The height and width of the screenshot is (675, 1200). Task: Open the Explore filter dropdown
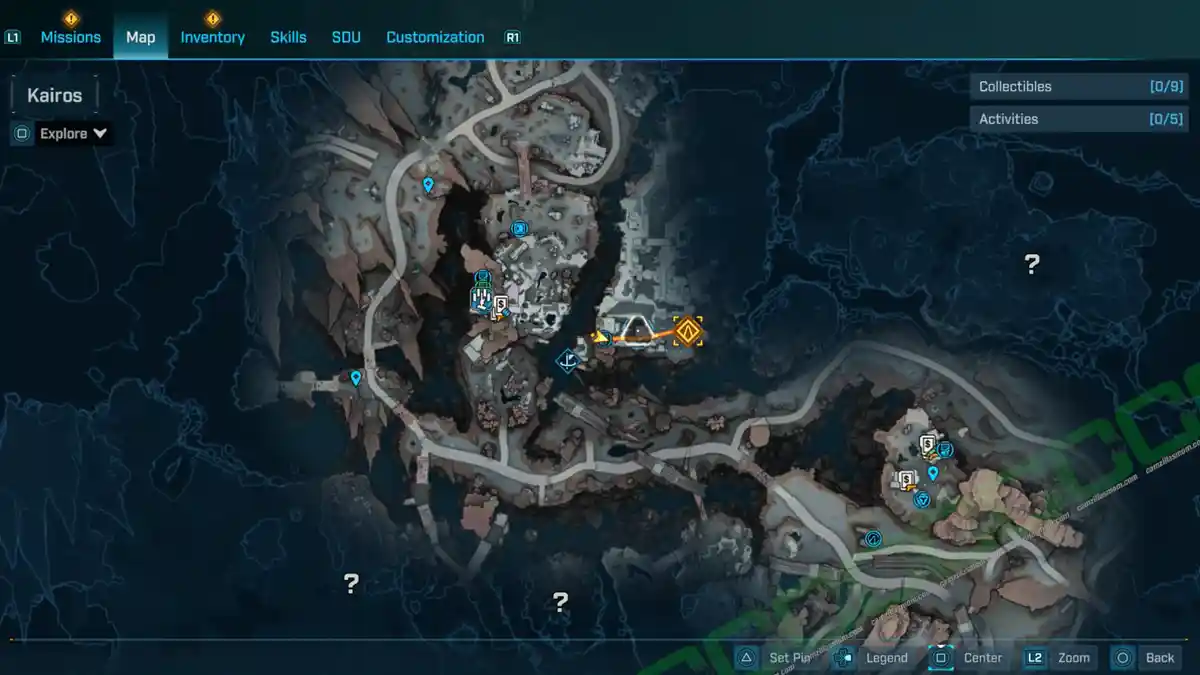73,133
